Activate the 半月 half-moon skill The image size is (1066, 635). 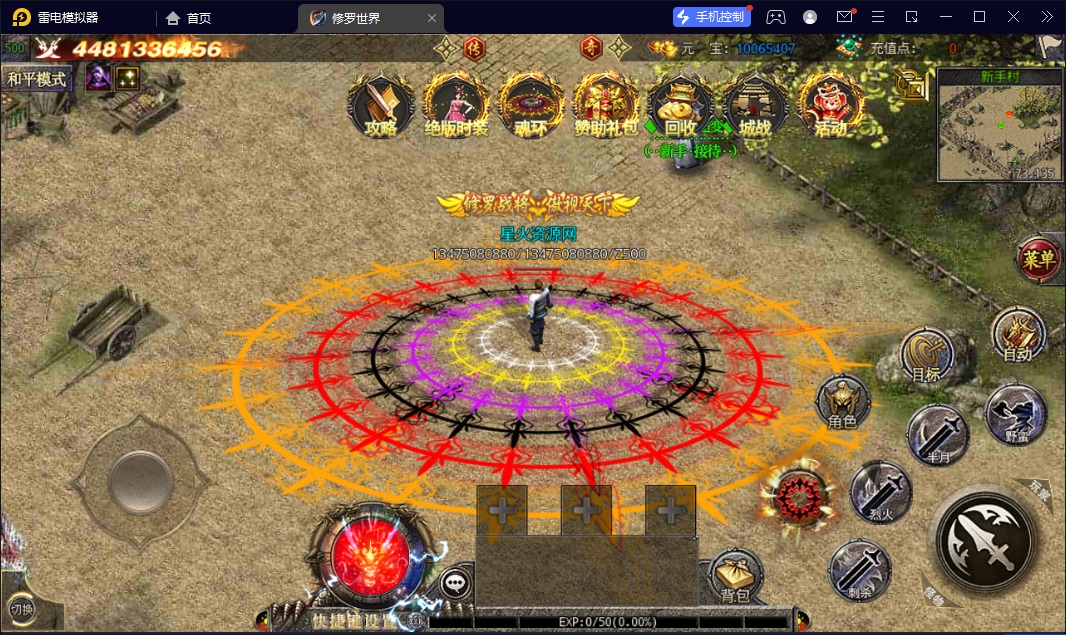tap(938, 434)
